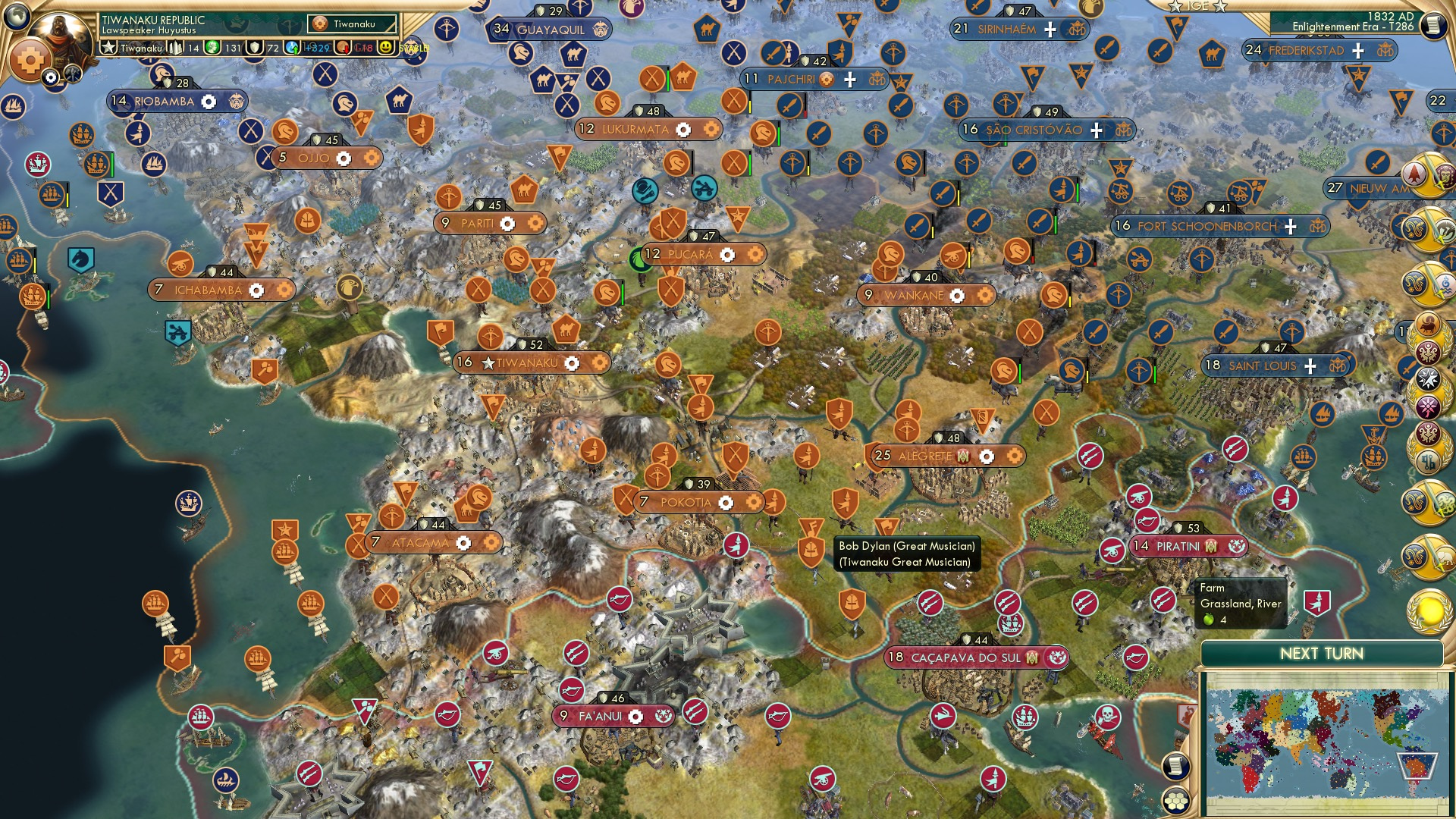Open Pokotia's production gear selector
Image resolution: width=1456 pixels, height=819 pixels.
click(726, 502)
